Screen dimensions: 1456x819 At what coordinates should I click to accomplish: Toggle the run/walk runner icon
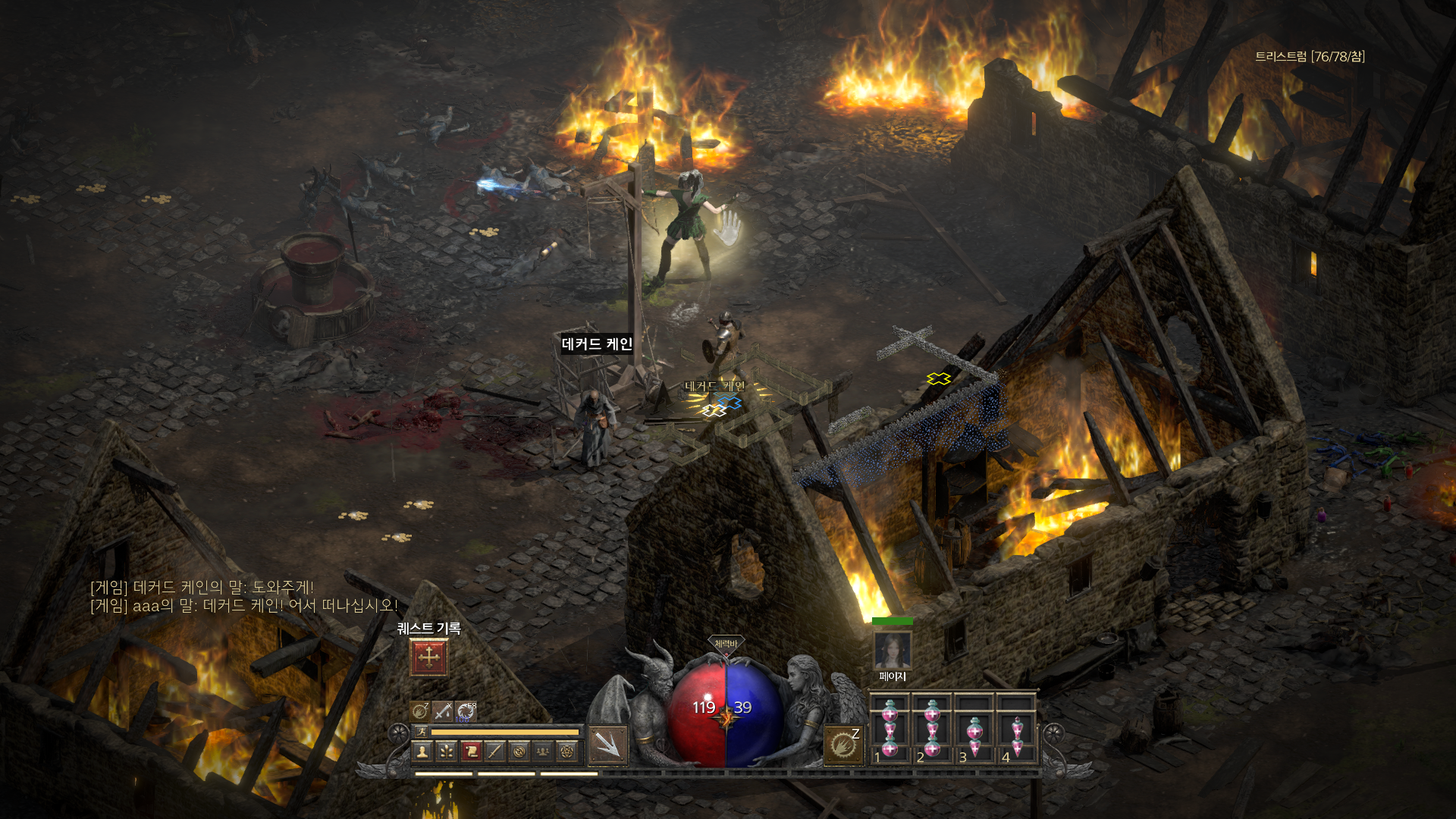pyautogui.click(x=422, y=731)
